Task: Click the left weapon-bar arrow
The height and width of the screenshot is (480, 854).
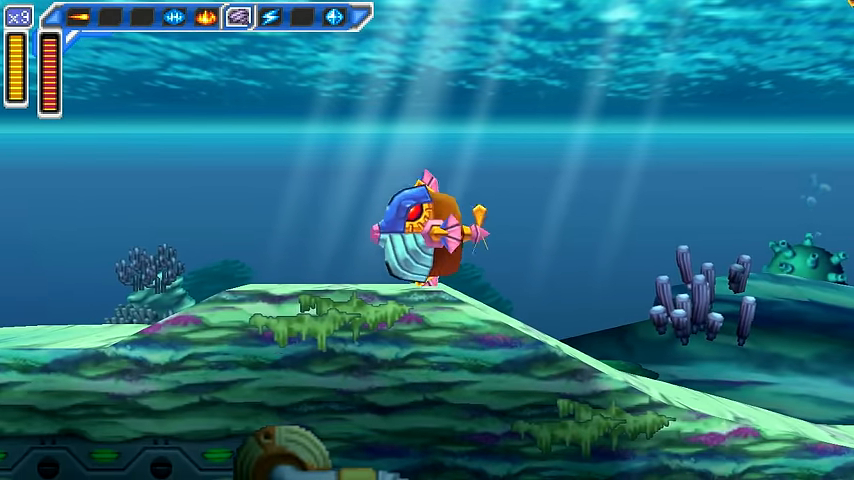Action: (x=51, y=16)
